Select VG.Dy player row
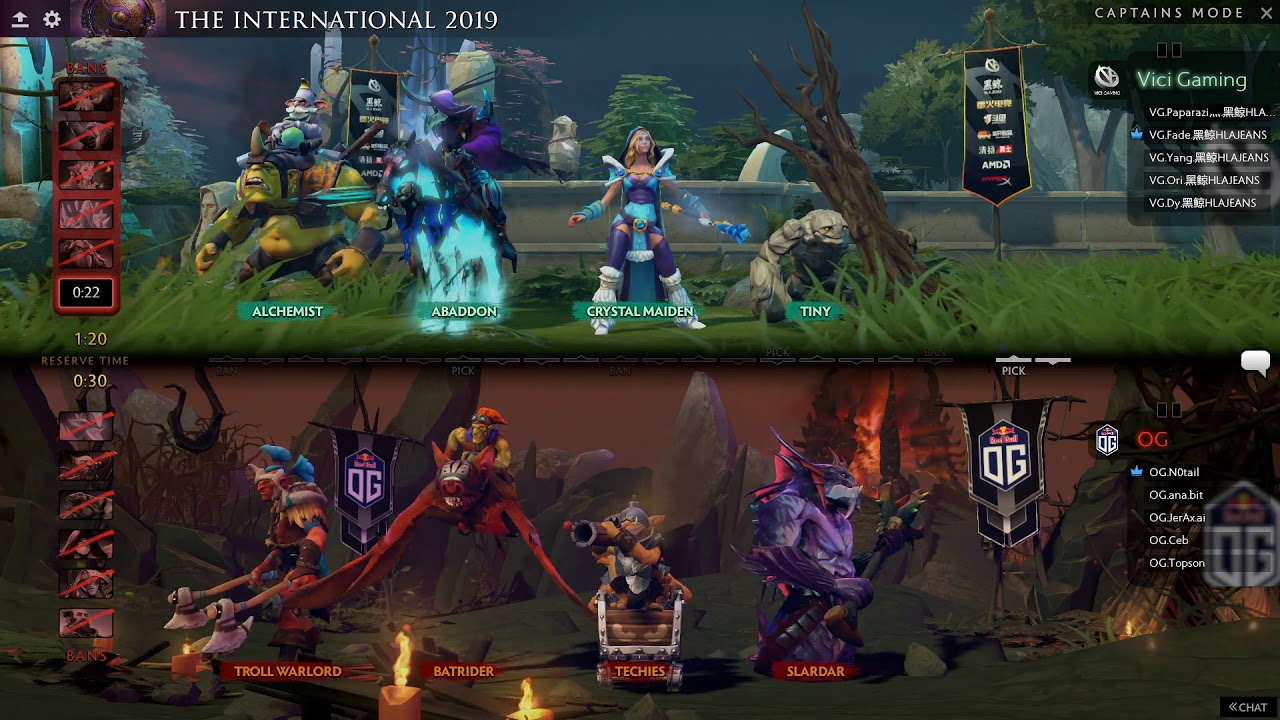Viewport: 1280px width, 720px height. coord(1202,203)
